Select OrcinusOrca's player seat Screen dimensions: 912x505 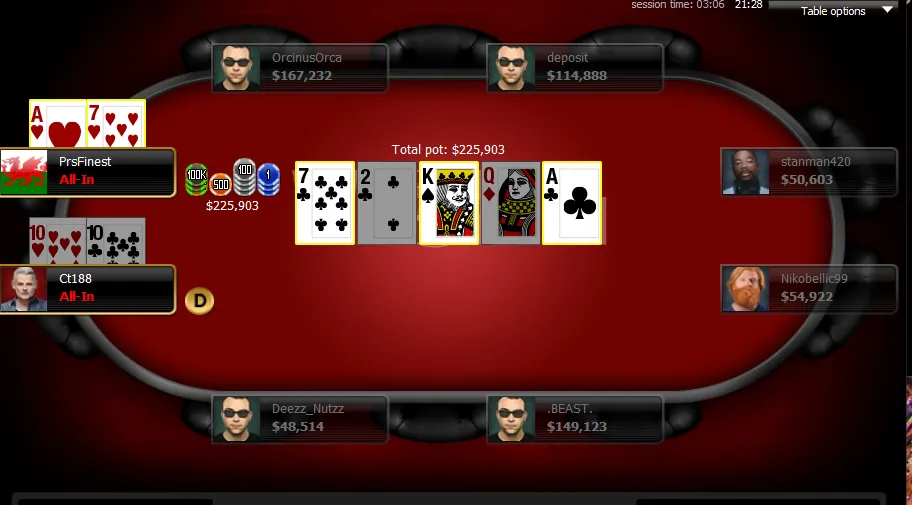[x=300, y=67]
